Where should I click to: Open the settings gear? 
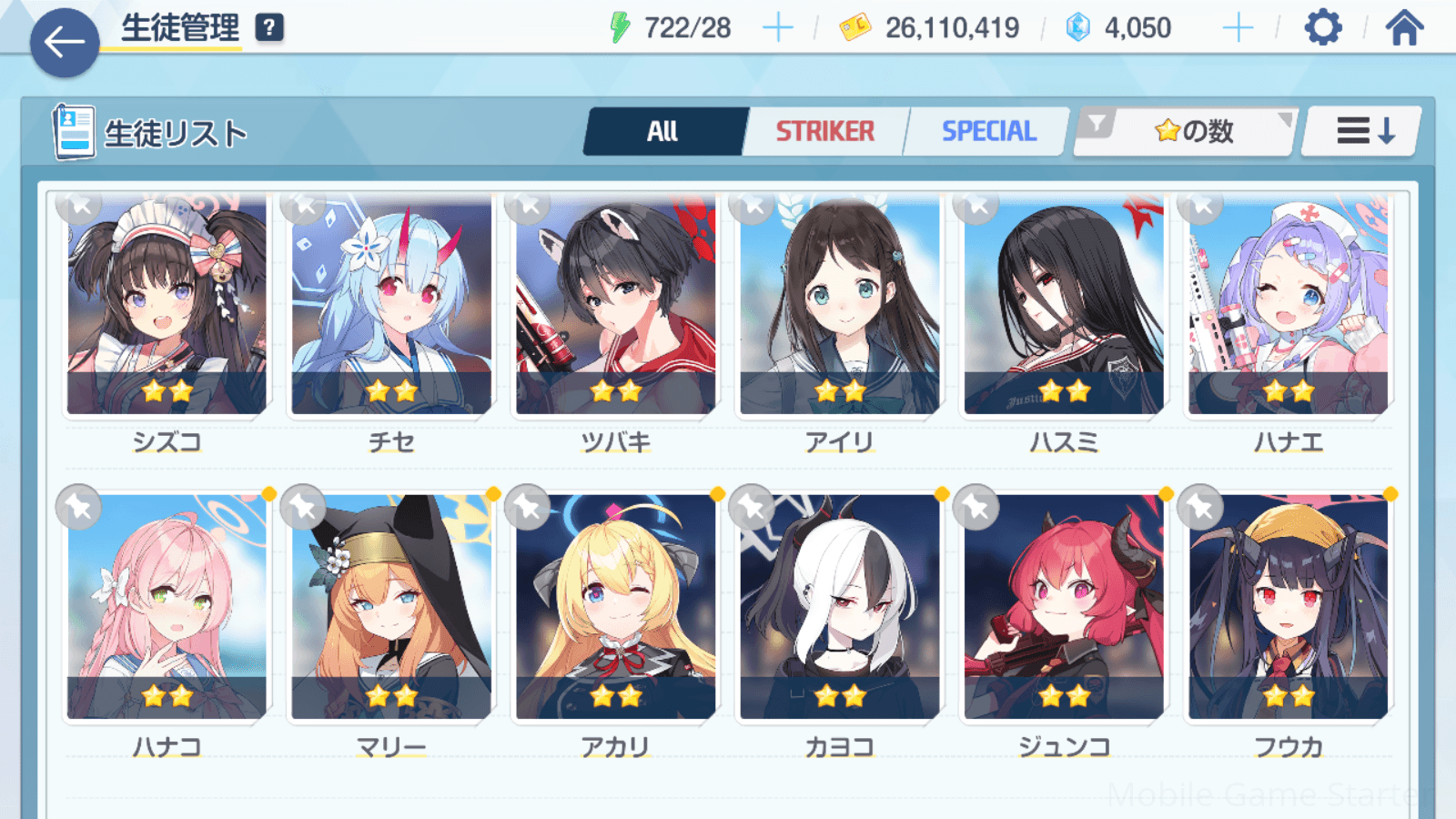[x=1322, y=28]
